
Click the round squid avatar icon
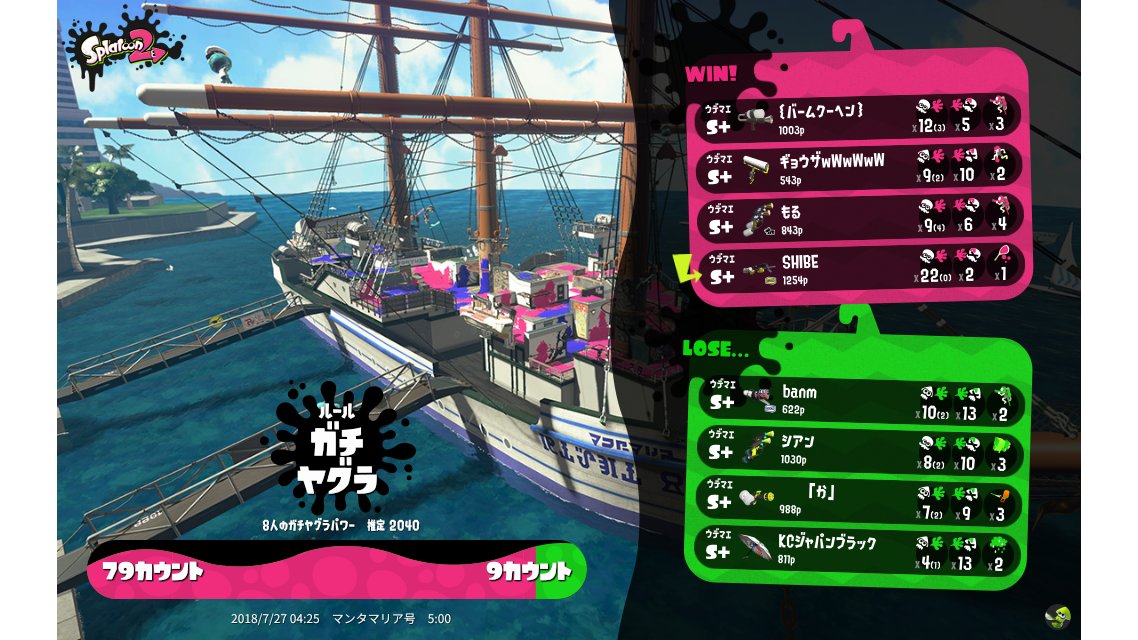tap(1058, 615)
